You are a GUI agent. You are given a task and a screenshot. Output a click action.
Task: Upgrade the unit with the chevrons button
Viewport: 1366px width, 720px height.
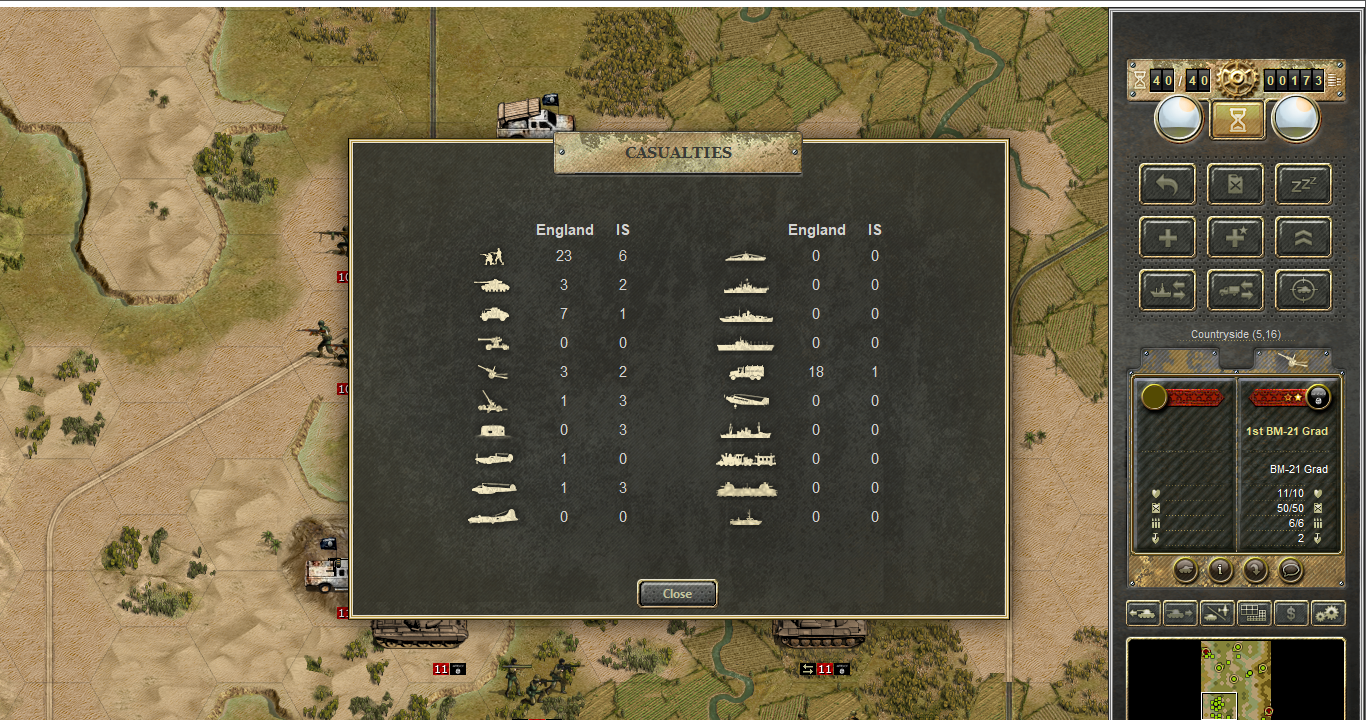point(1303,237)
